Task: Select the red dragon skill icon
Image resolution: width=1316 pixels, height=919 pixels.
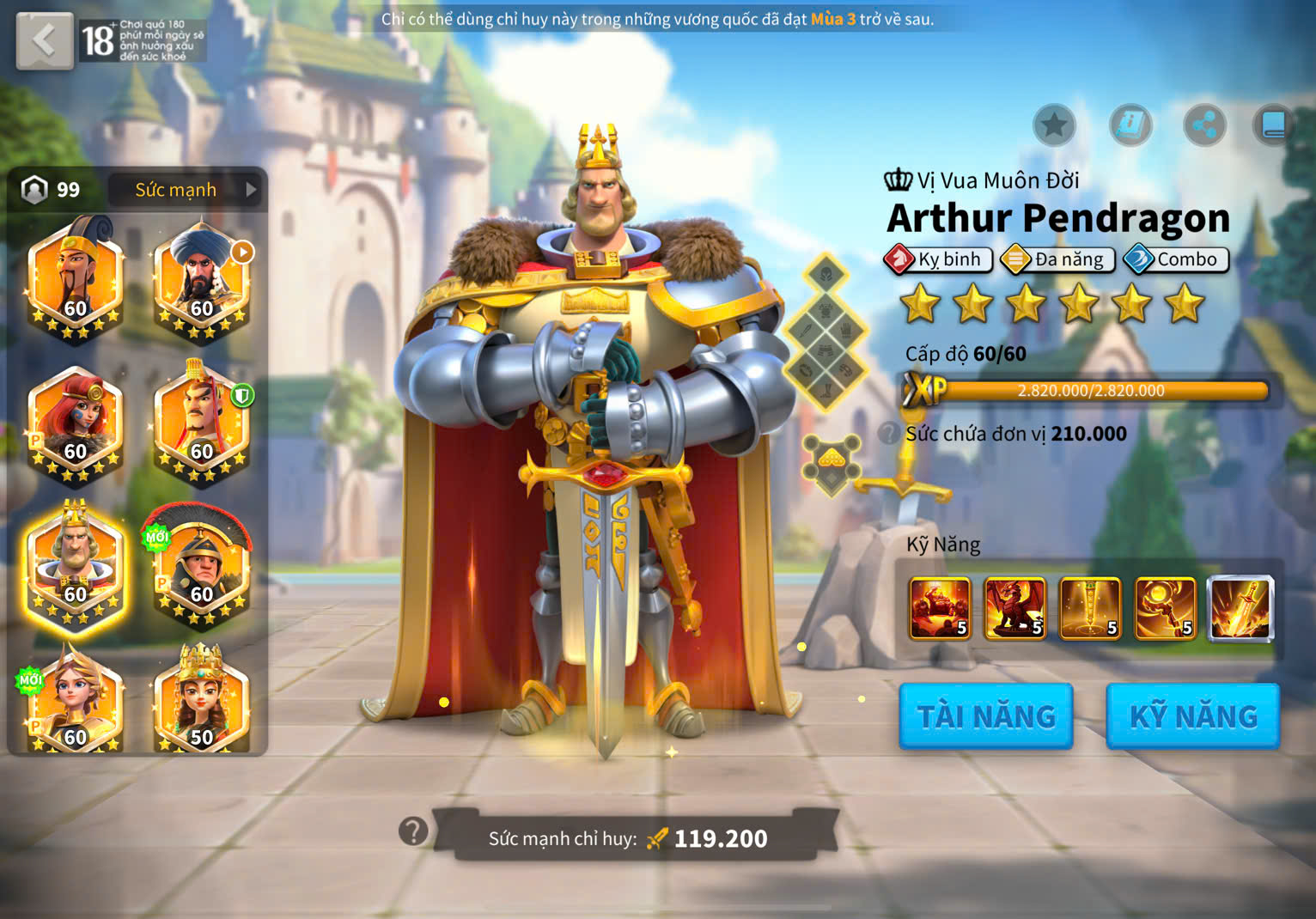Action: [x=1015, y=609]
